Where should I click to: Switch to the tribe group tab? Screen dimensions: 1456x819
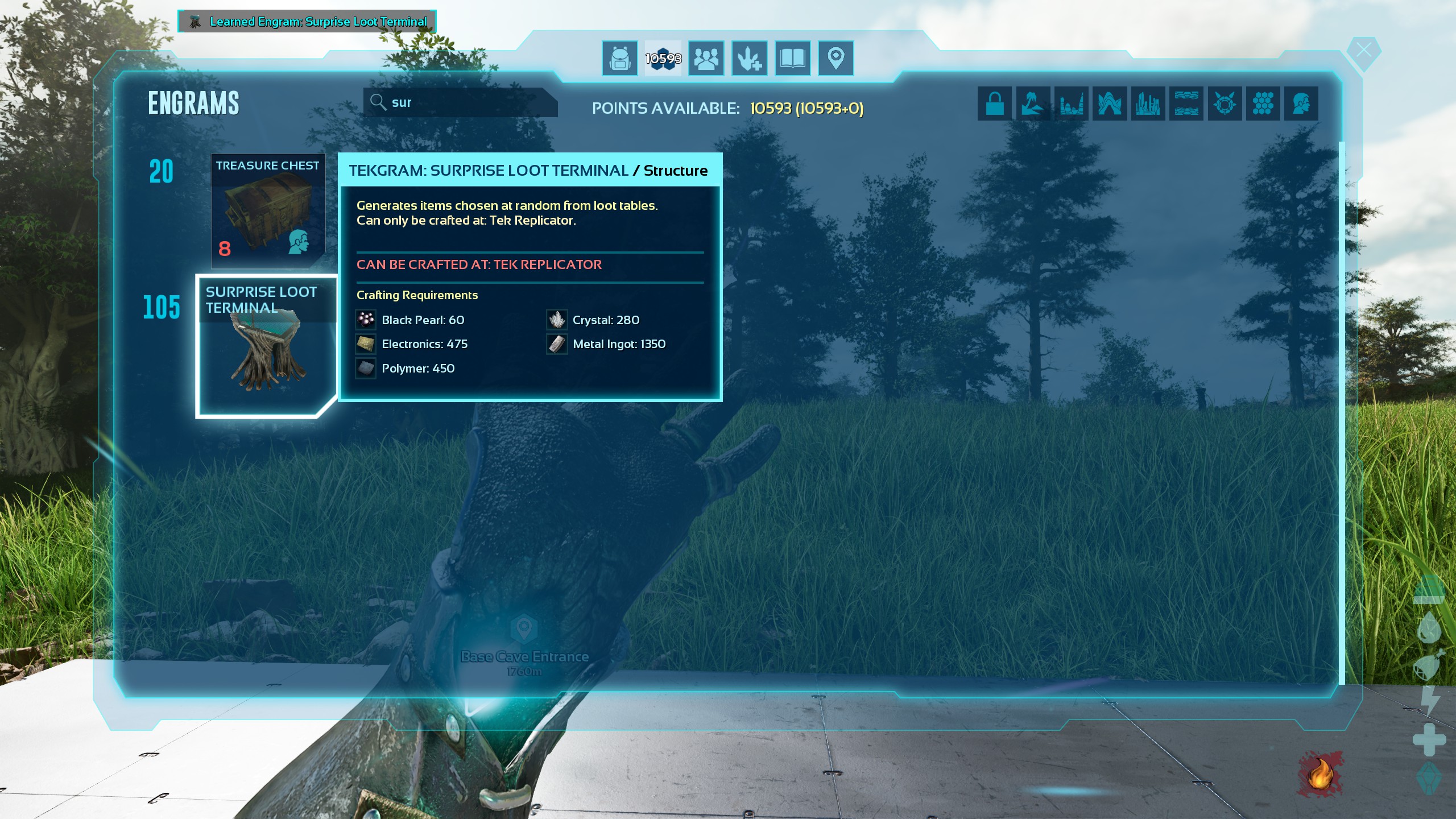tap(706, 58)
